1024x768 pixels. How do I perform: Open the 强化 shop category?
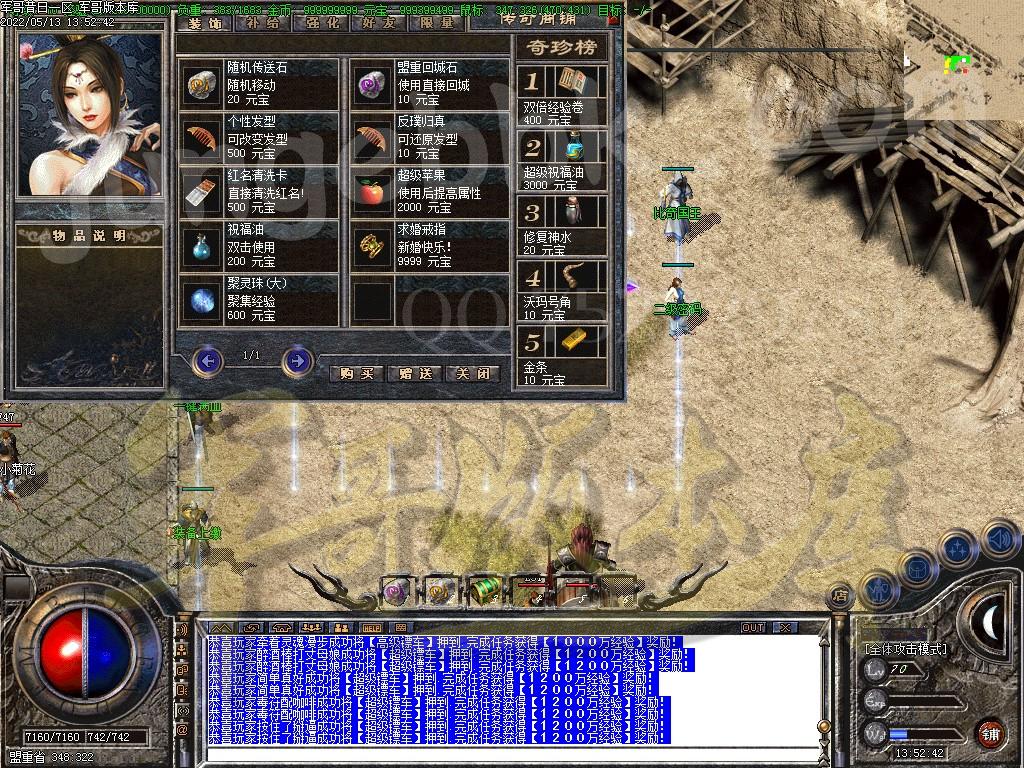tap(320, 22)
